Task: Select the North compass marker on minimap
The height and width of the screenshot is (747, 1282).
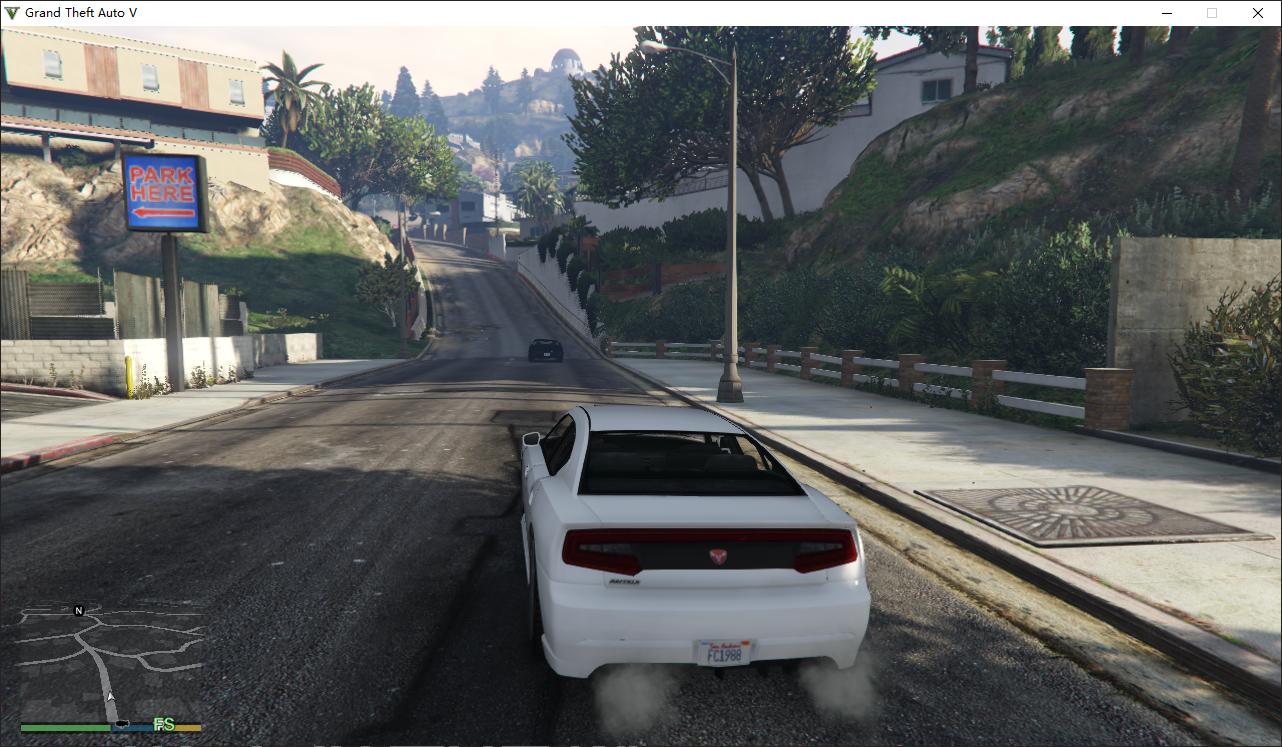Action: coord(79,610)
